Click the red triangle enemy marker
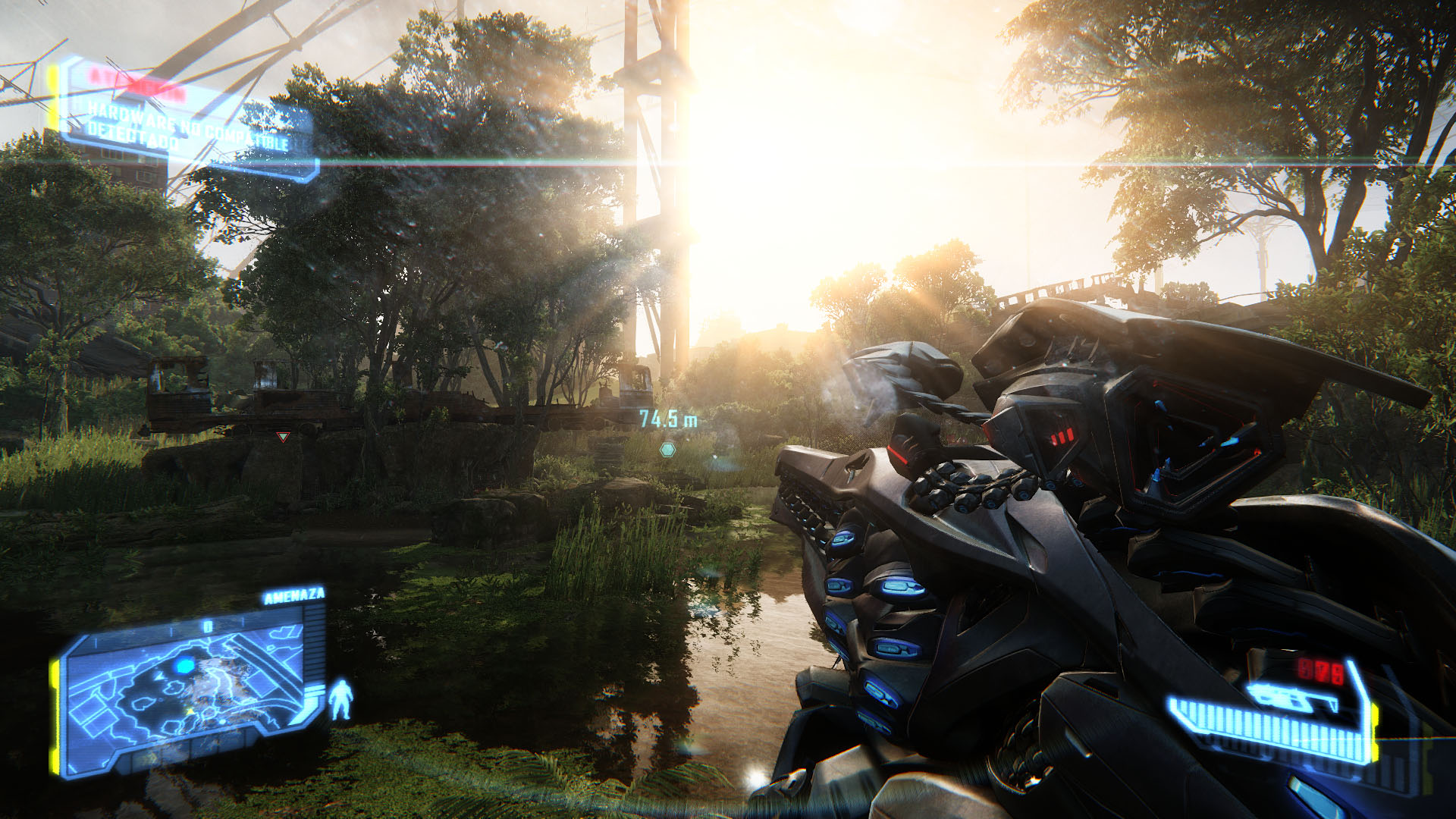The width and height of the screenshot is (1456, 819). (x=283, y=437)
